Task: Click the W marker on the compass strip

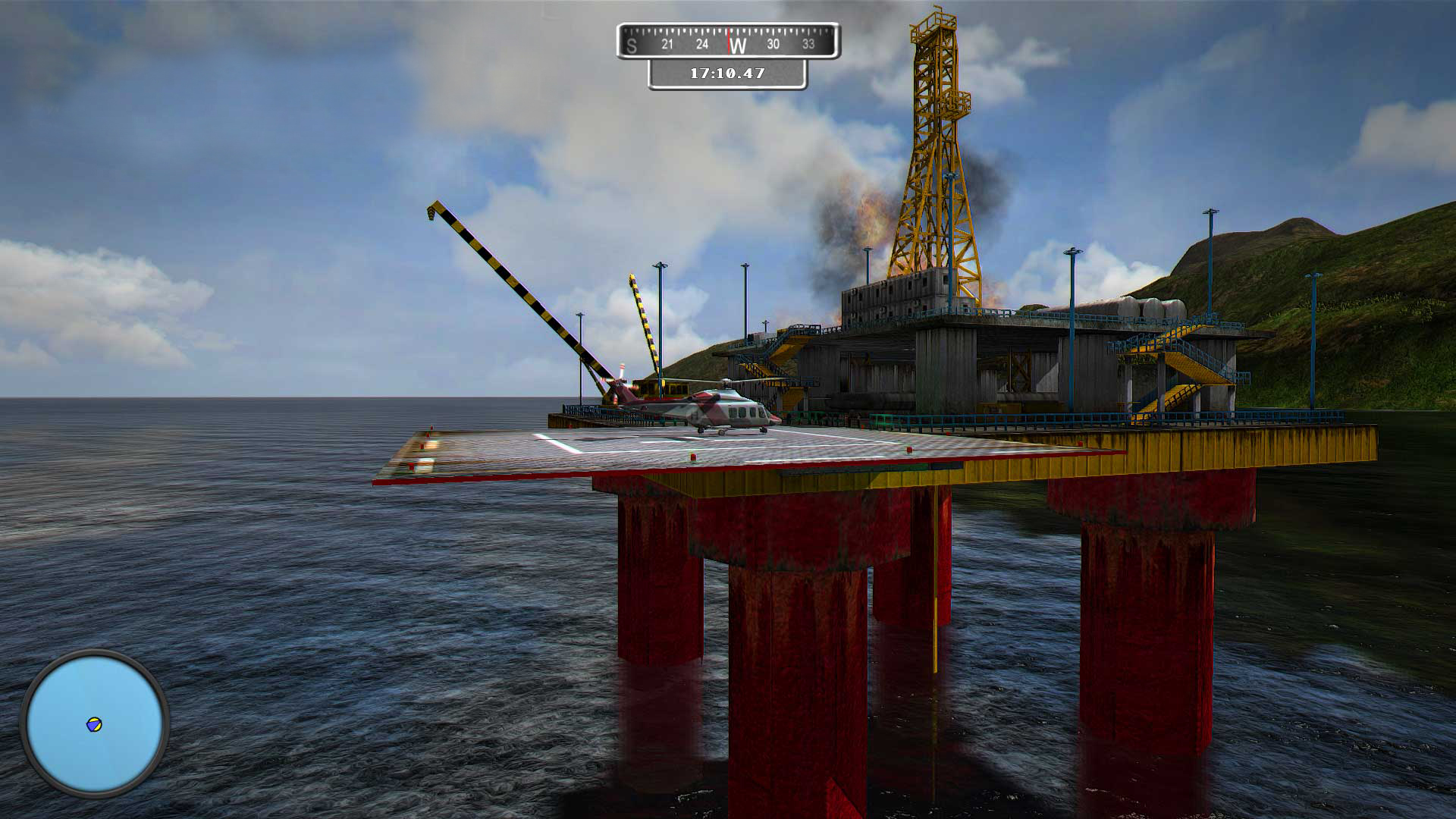Action: point(739,44)
